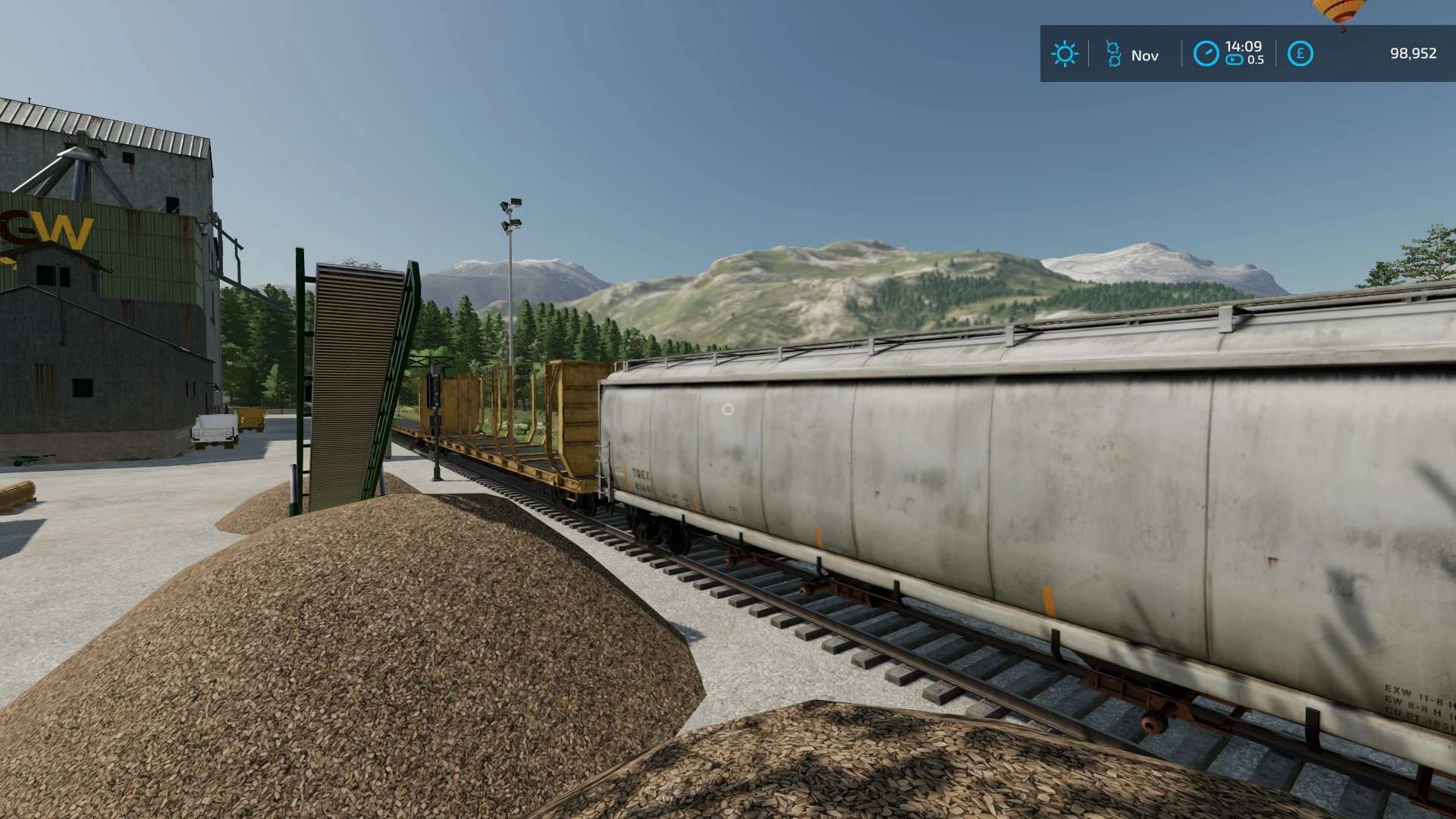This screenshot has width=1456, height=819.
Task: Open the pound currency icon
Action: pyautogui.click(x=1300, y=54)
